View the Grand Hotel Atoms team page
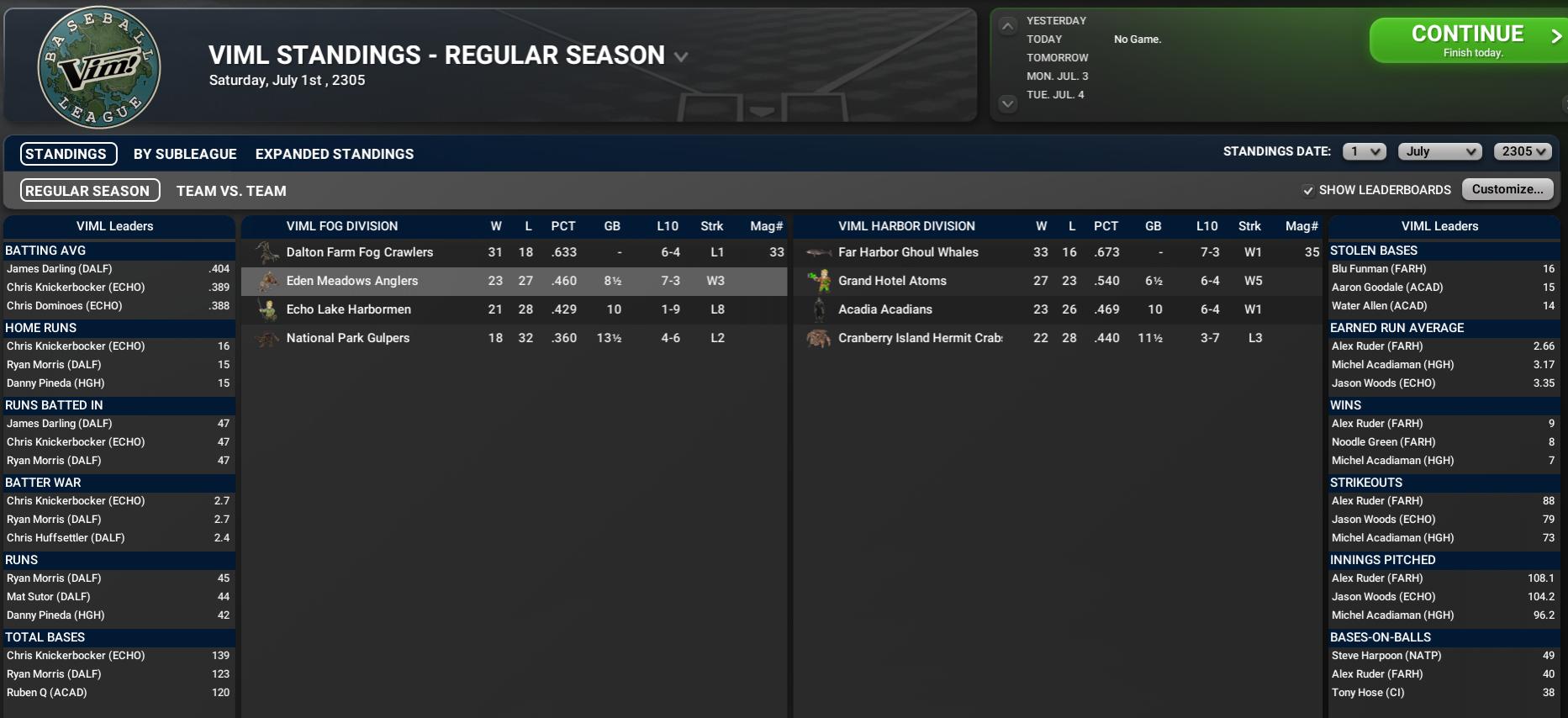The height and width of the screenshot is (718, 1568). tap(892, 281)
